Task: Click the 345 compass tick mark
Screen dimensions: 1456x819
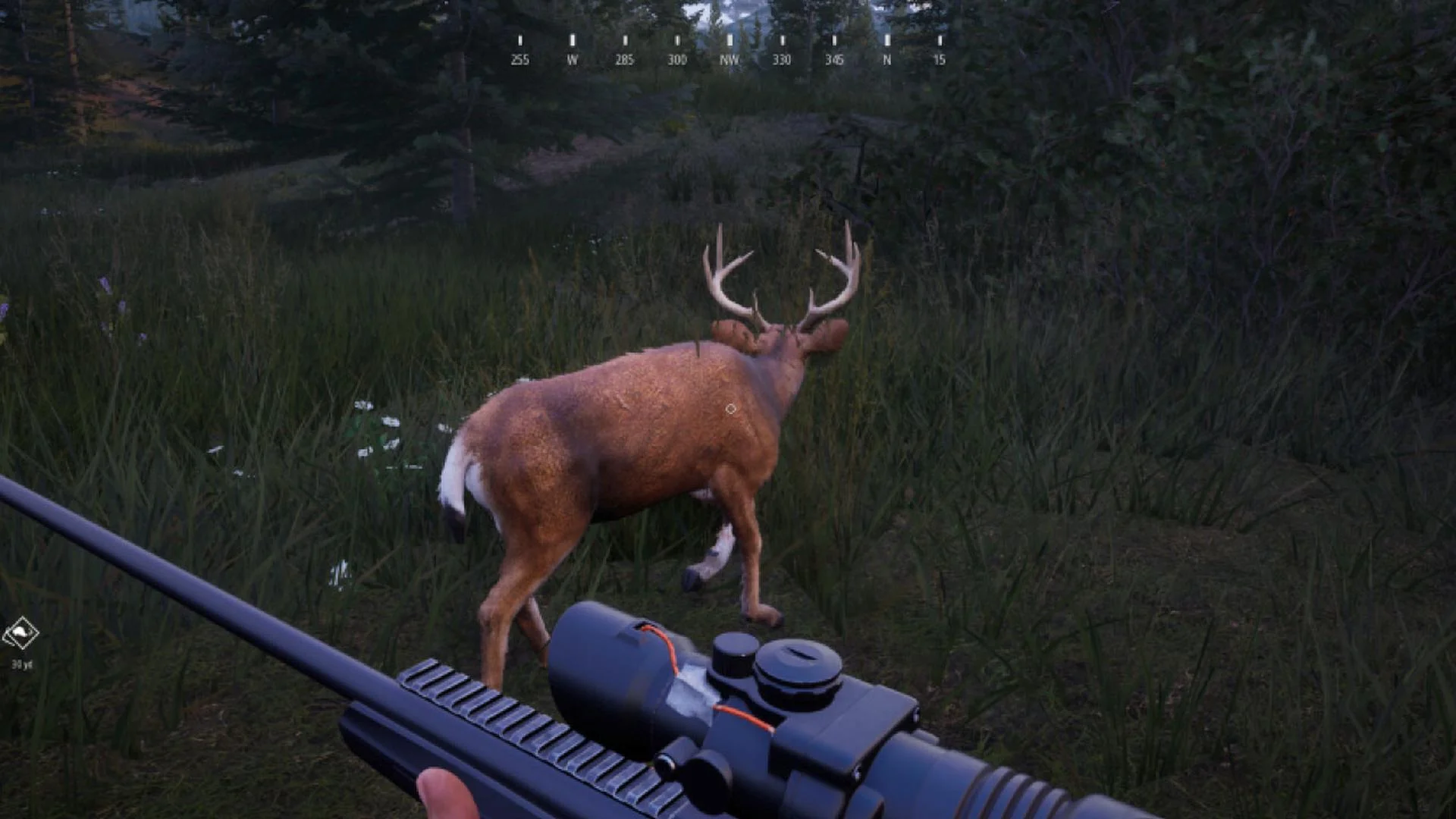Action: click(x=834, y=42)
